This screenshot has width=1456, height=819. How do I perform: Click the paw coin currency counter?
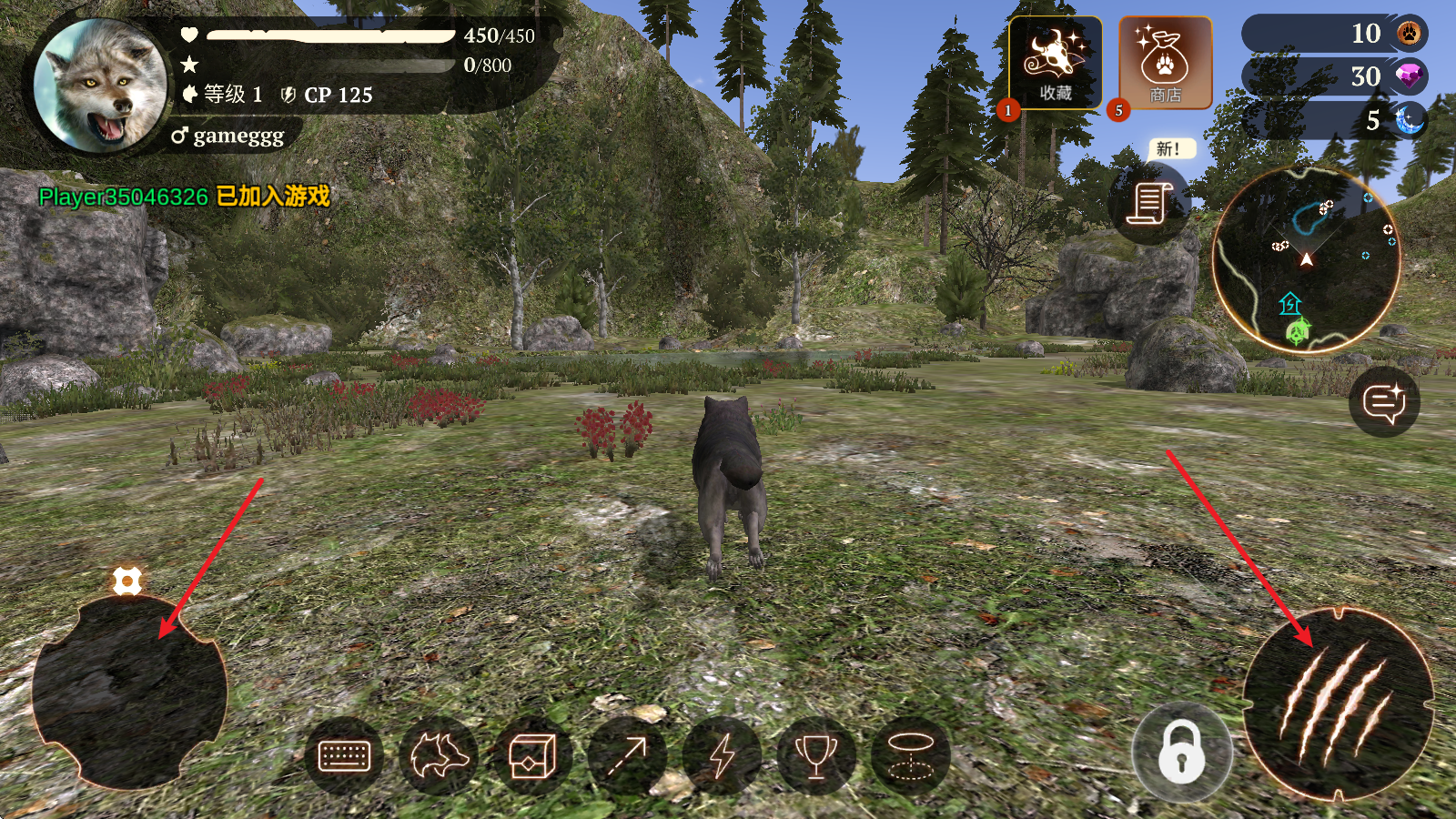click(x=1334, y=34)
